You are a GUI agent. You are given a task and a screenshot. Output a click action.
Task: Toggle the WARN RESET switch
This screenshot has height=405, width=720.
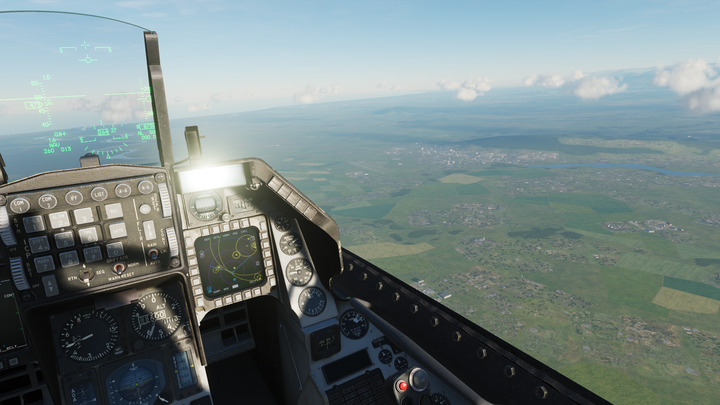tap(119, 268)
